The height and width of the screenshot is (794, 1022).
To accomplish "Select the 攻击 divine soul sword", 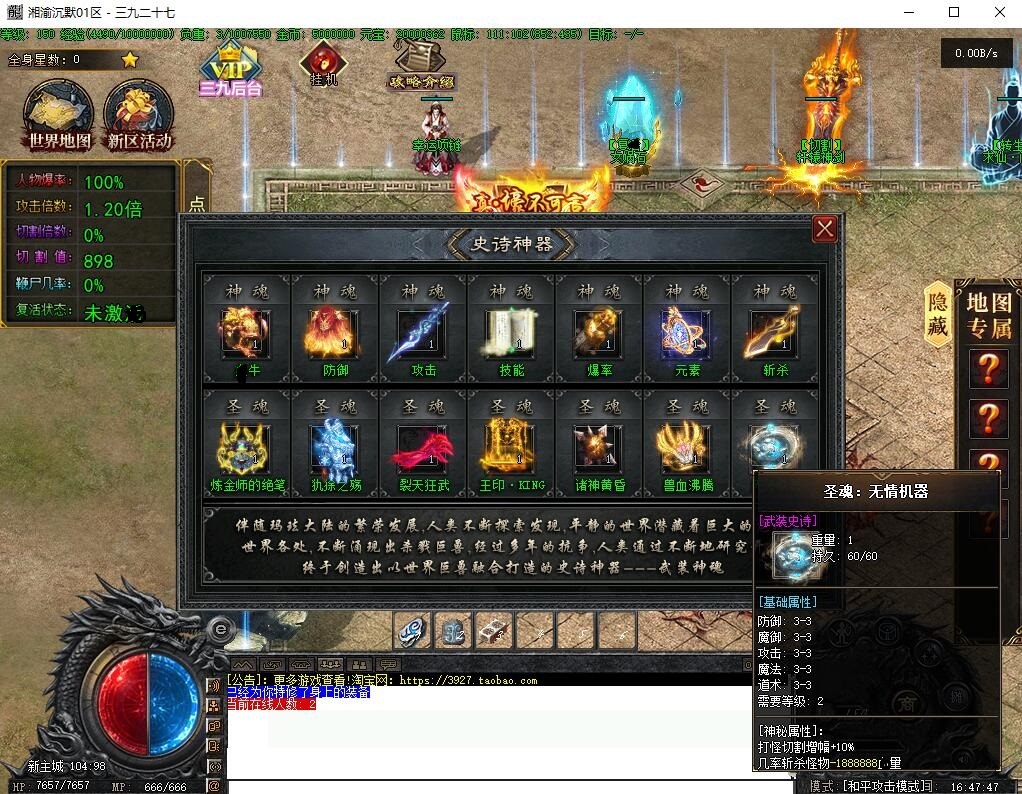I will coord(422,334).
